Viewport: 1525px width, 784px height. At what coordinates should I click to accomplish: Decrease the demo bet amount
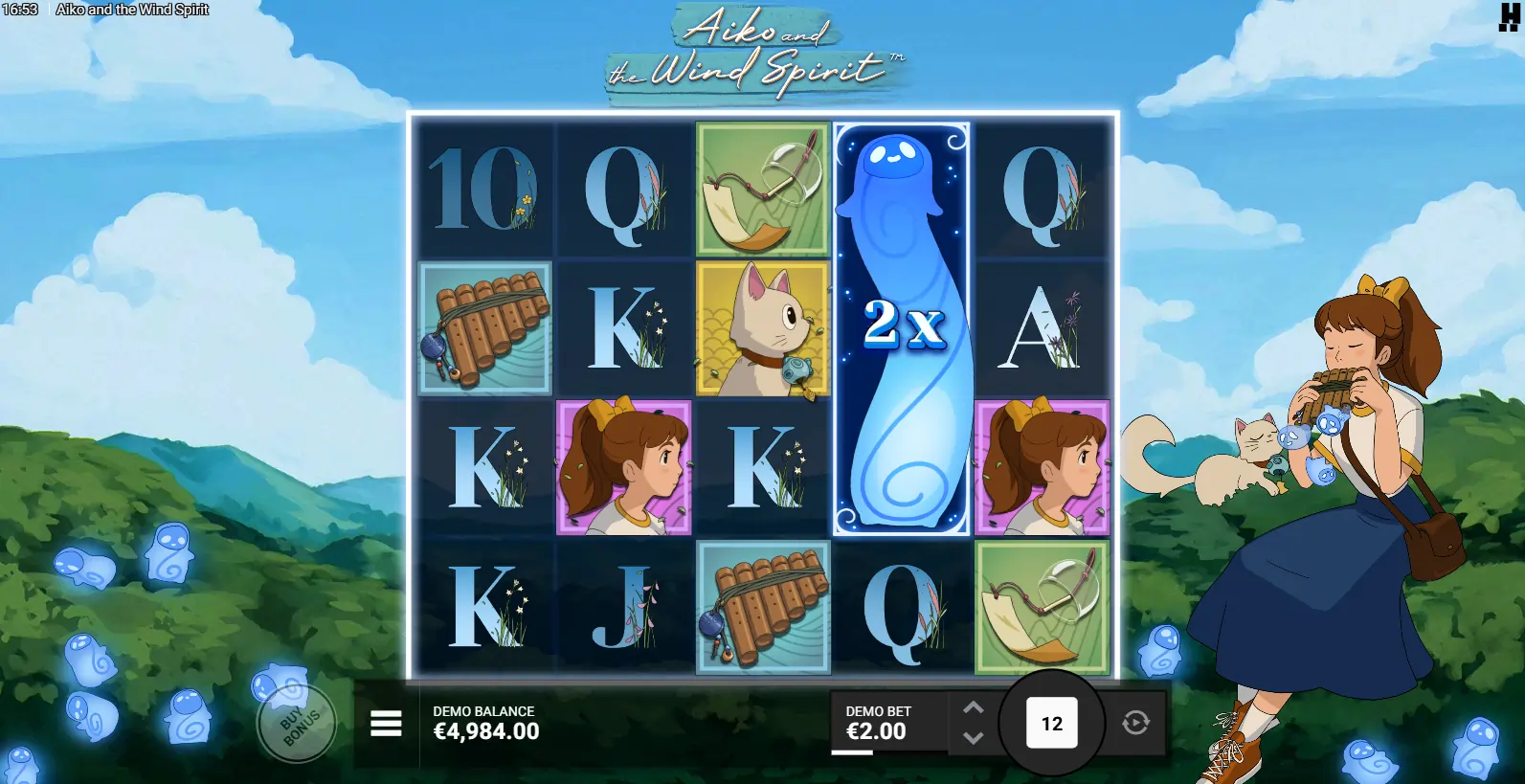tap(973, 738)
